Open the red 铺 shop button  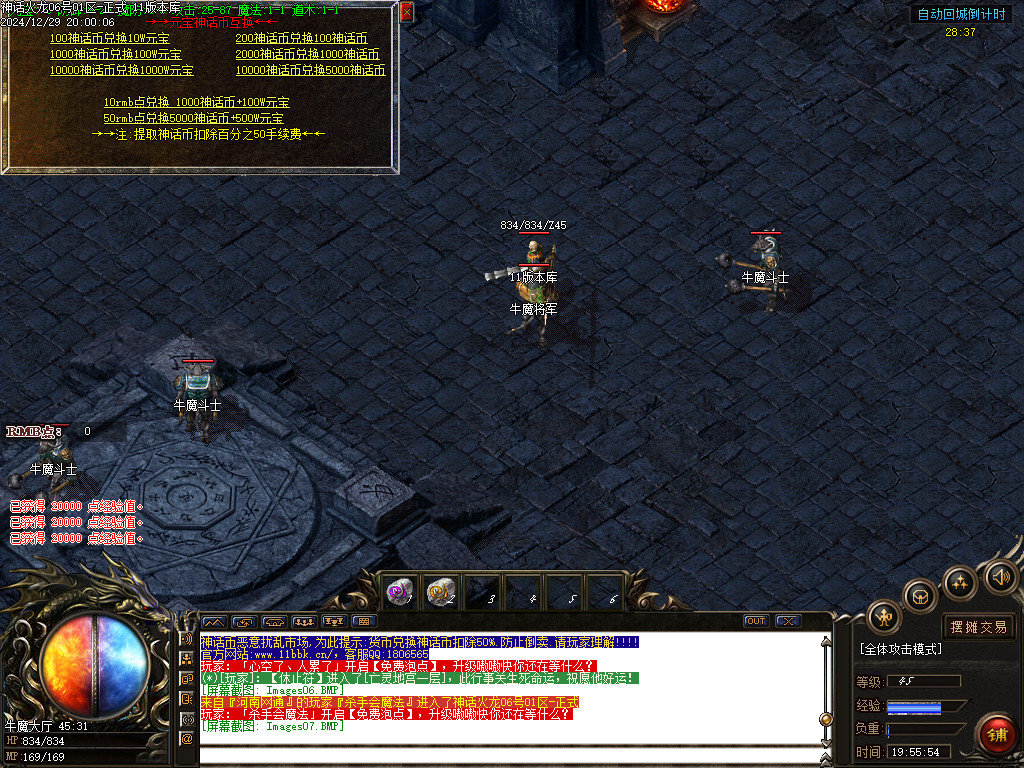pos(995,735)
